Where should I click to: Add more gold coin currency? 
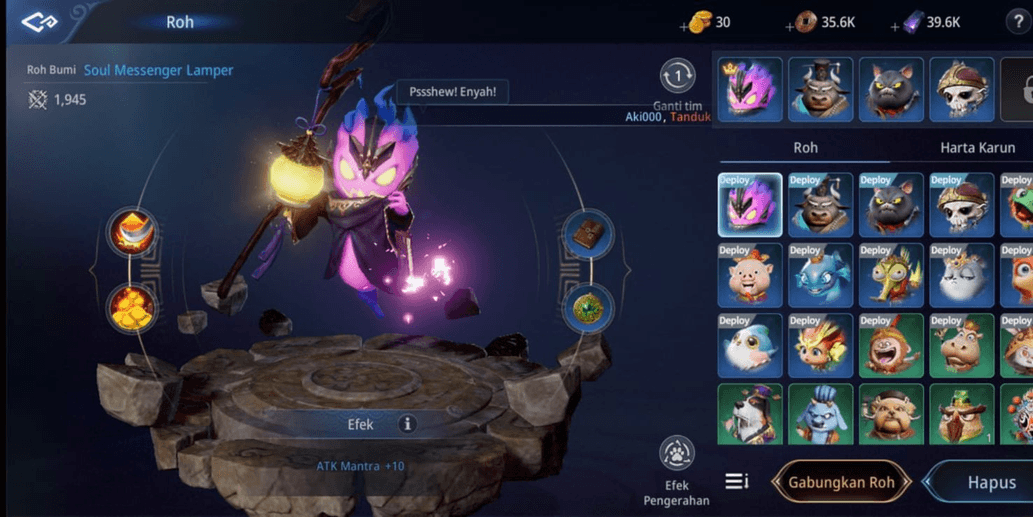(686, 25)
